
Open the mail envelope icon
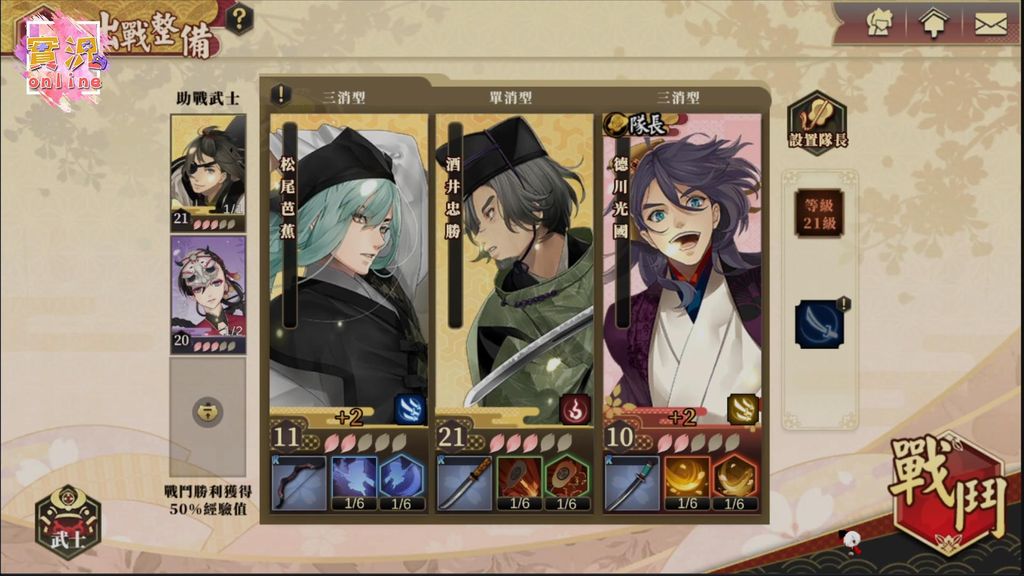coord(990,23)
